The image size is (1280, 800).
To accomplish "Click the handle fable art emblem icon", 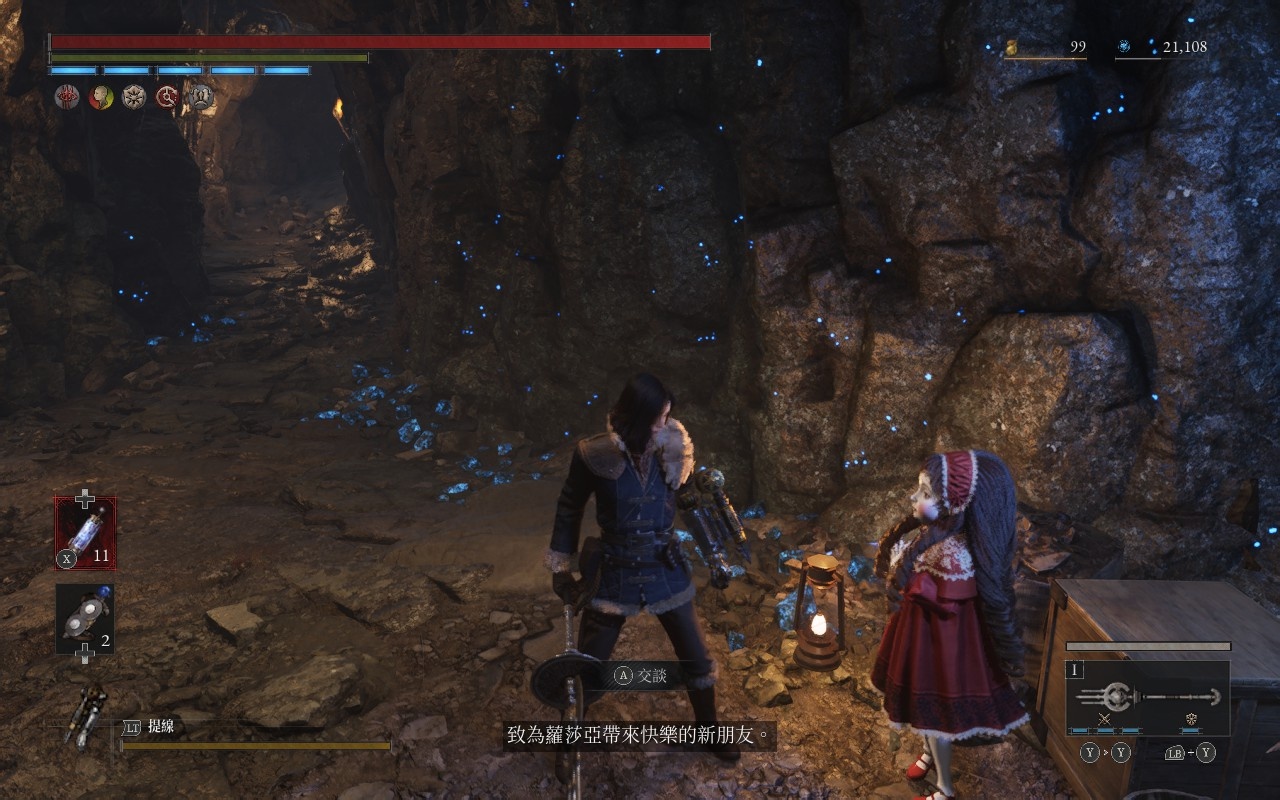I will tap(1192, 719).
